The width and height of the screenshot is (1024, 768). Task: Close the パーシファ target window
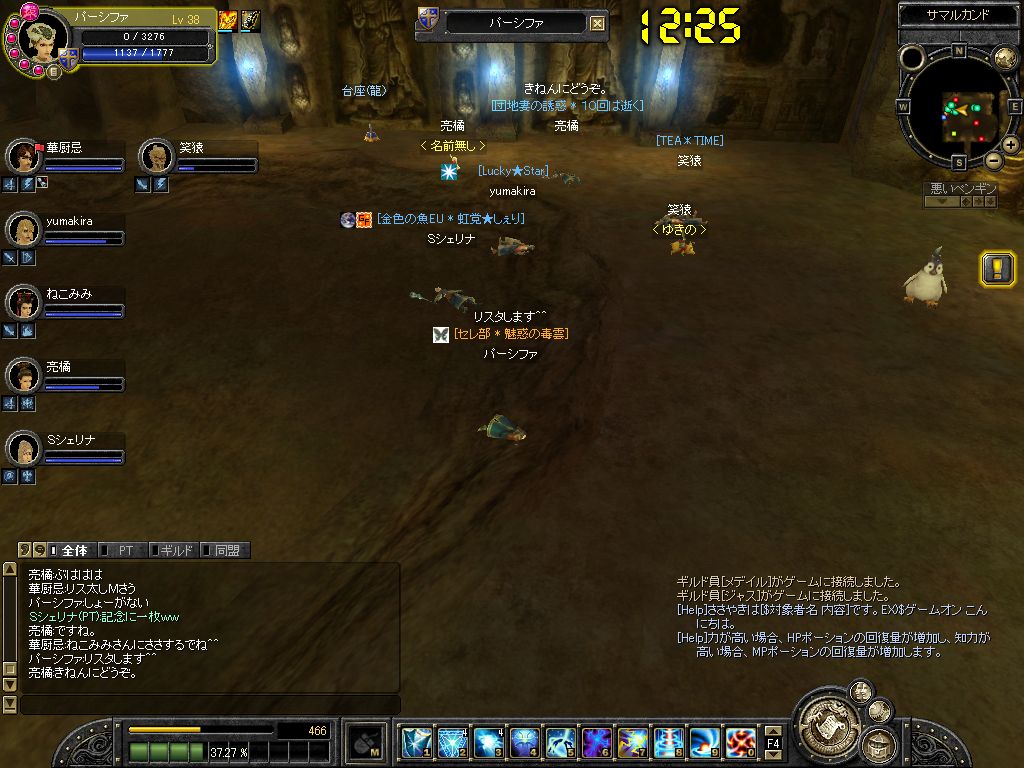point(597,23)
